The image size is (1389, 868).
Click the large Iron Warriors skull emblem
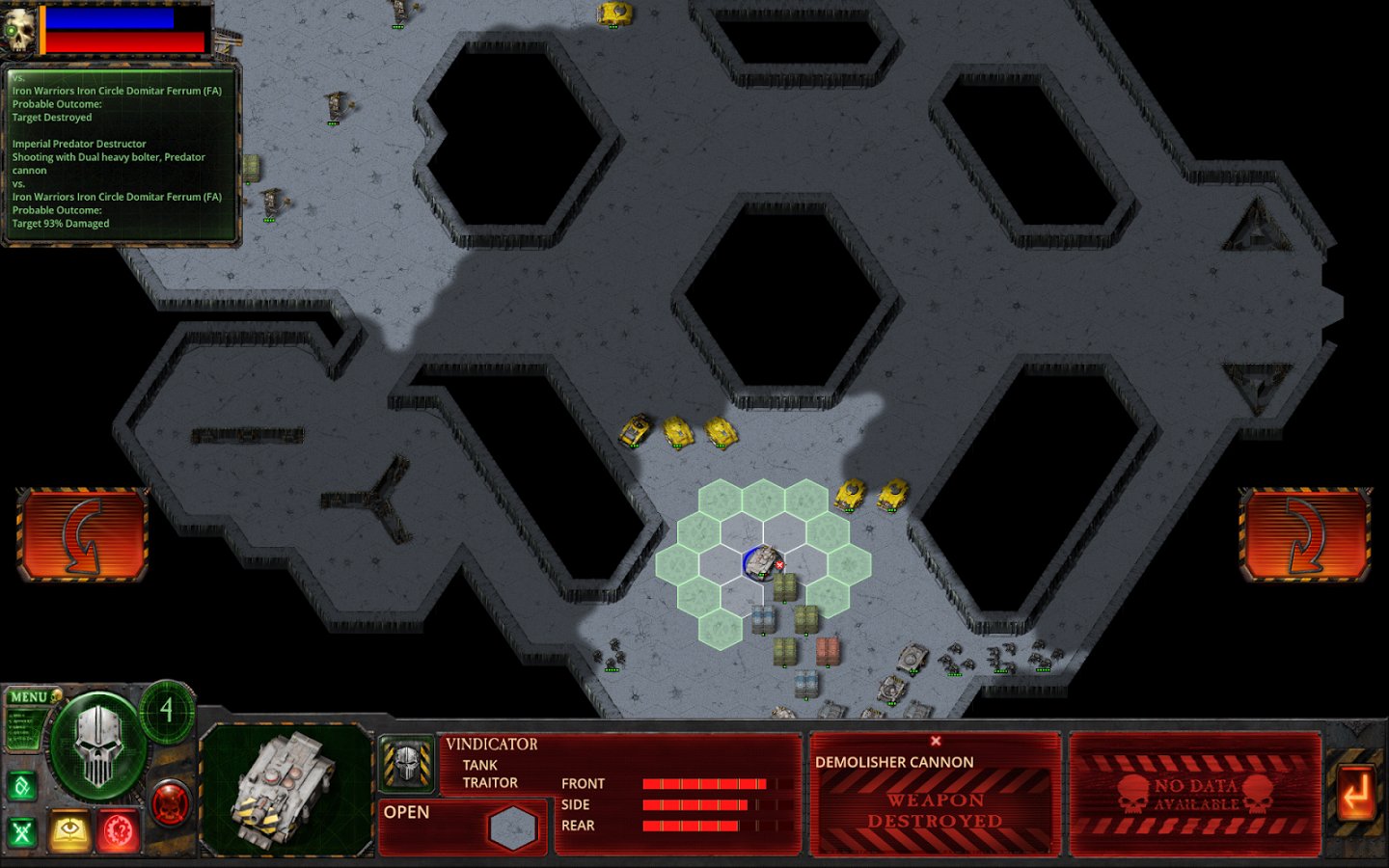click(x=98, y=747)
